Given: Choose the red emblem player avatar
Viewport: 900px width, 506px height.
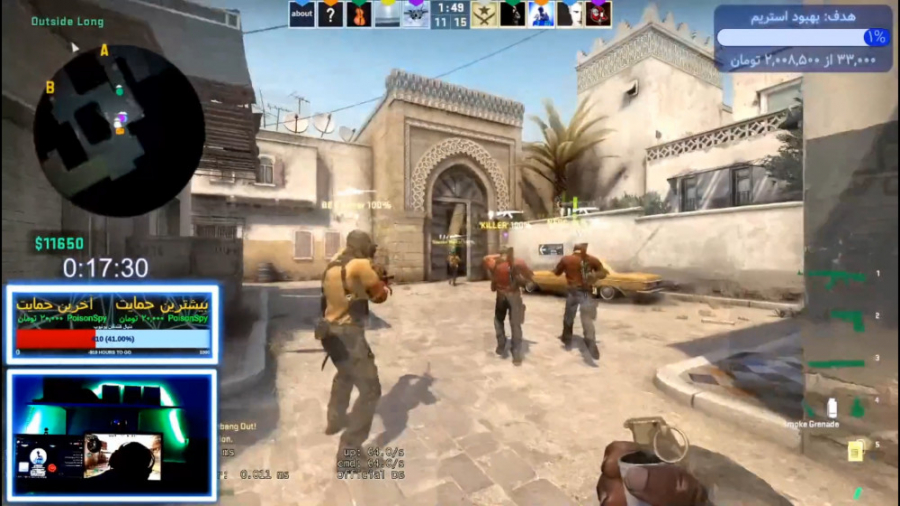Looking at the screenshot, I should (598, 14).
